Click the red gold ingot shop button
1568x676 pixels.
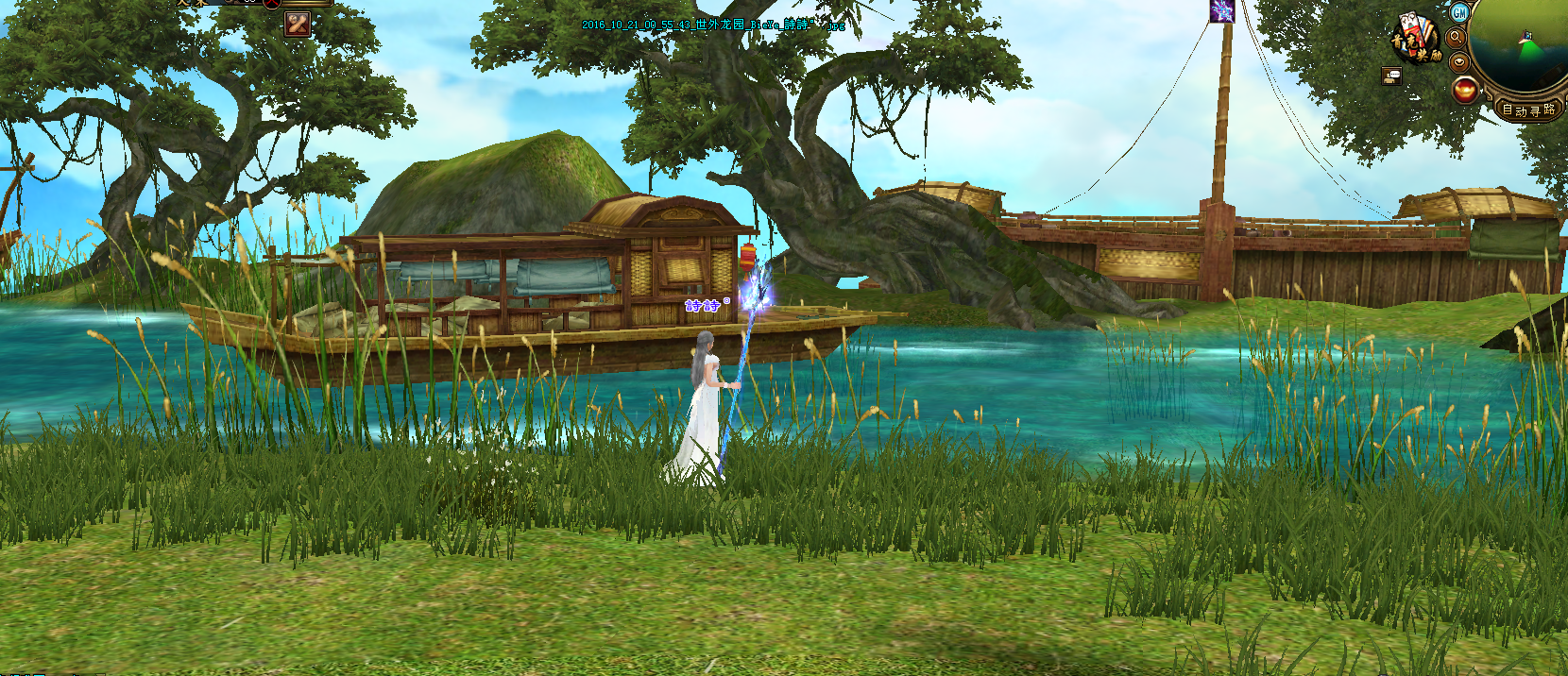pos(1465,90)
